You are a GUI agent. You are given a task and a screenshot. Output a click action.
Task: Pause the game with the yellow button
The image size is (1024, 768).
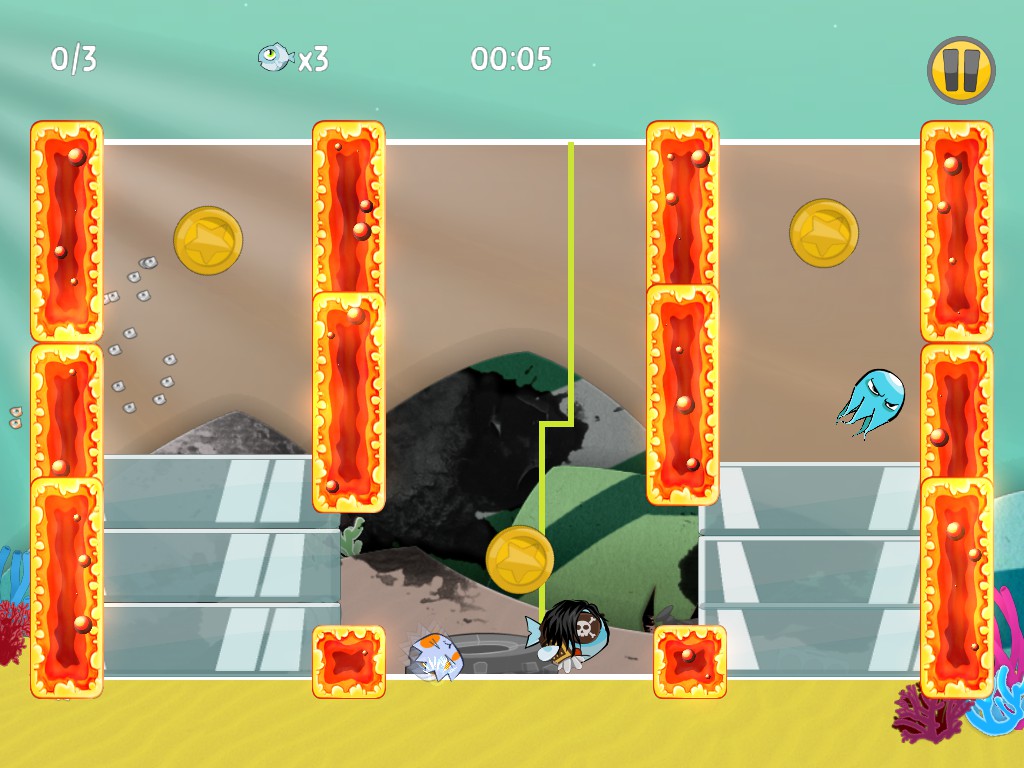point(961,70)
